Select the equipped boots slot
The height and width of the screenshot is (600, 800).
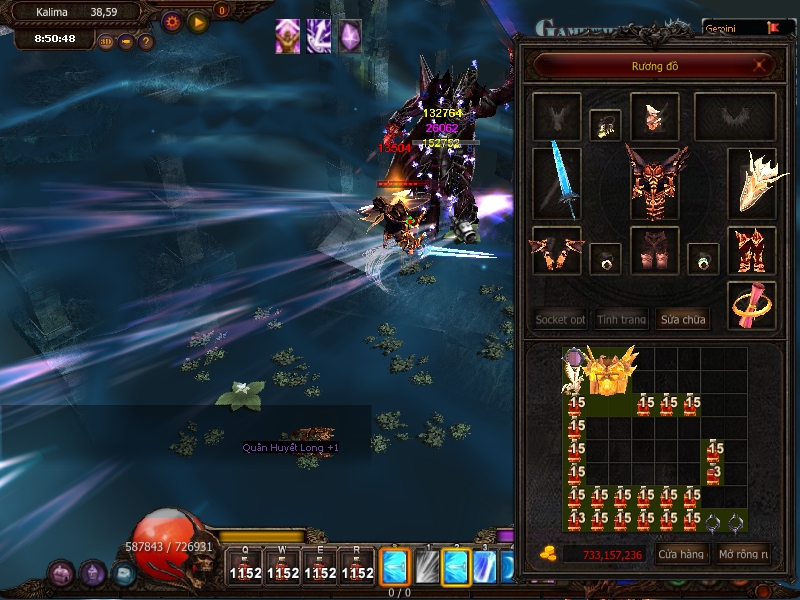tap(751, 250)
